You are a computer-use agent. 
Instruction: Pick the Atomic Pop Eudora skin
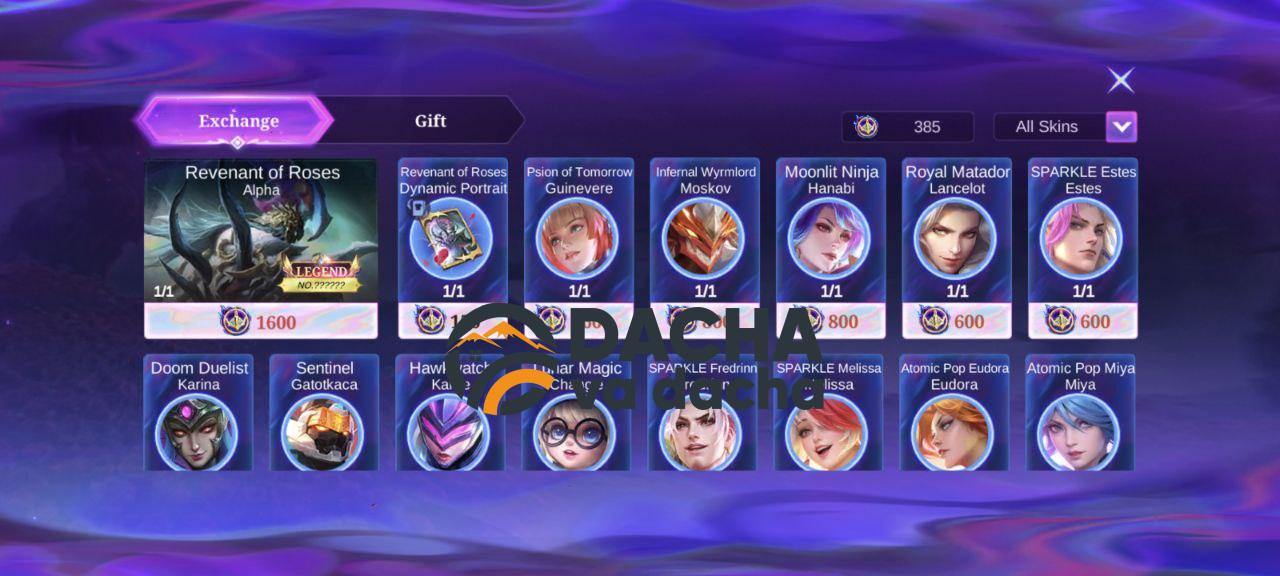(954, 420)
